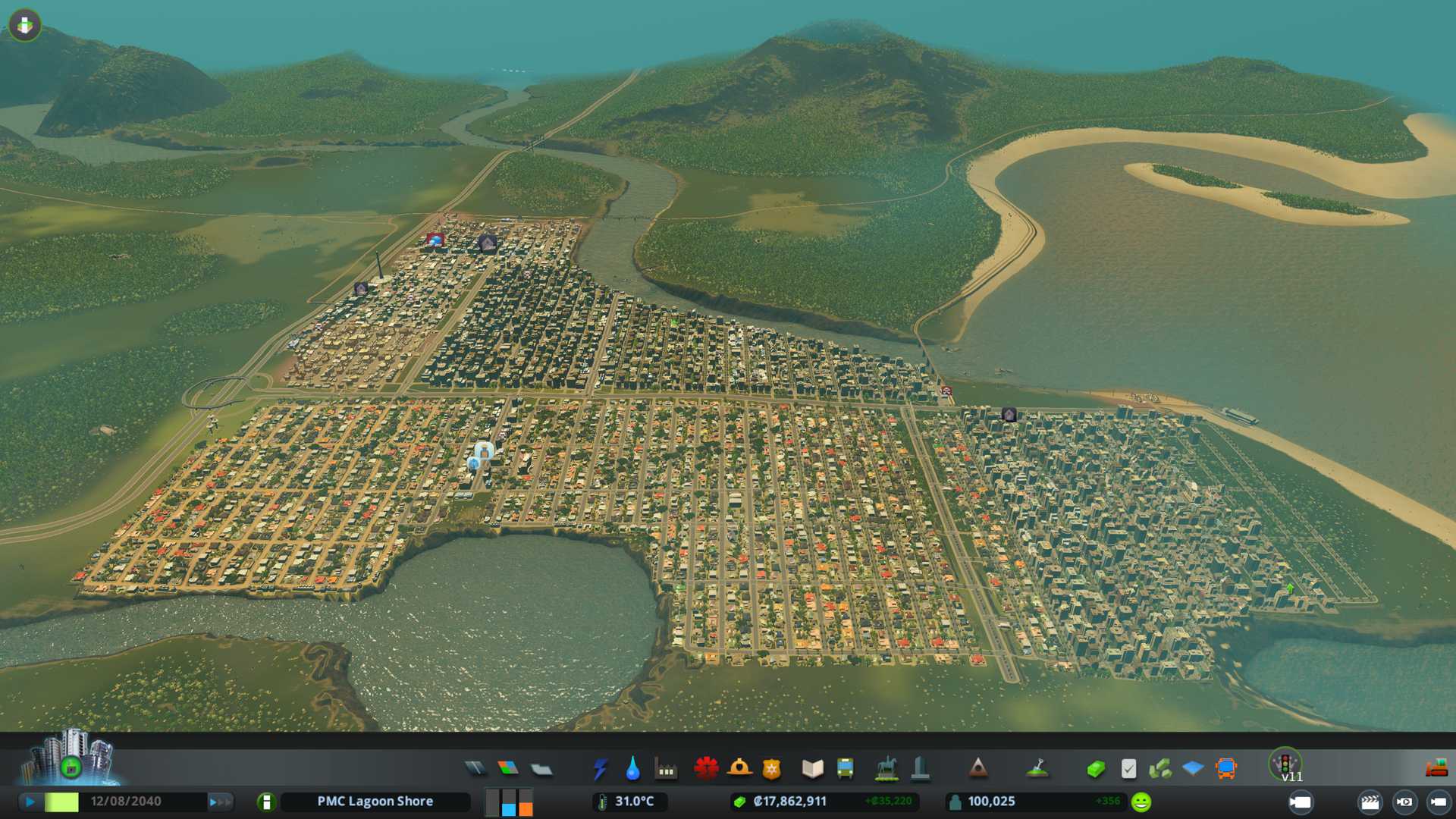Viewport: 1456px width, 819px height.
Task: Open the Roads build menu
Action: pos(475,769)
